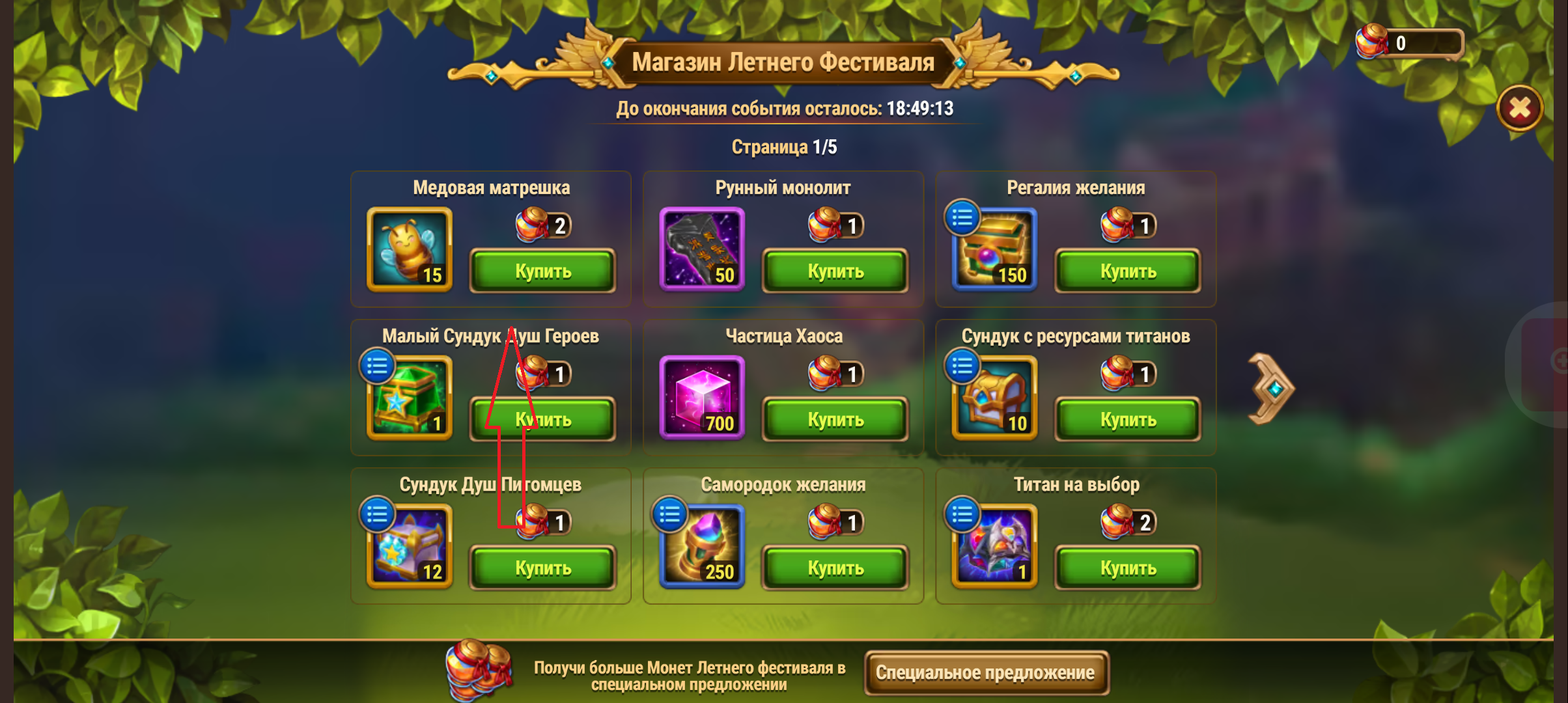
Task: Buy the Медовая матрешка item
Action: 542,271
